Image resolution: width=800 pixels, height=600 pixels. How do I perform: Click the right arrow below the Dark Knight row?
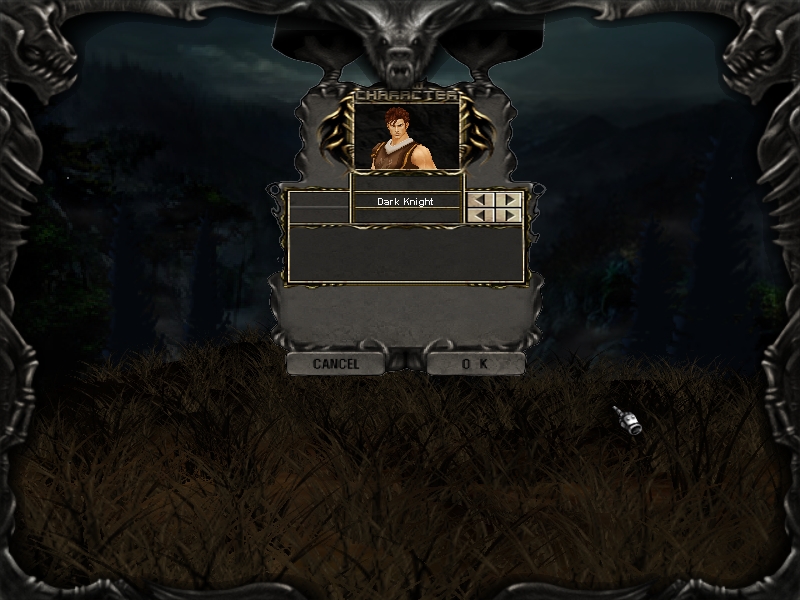tap(510, 215)
